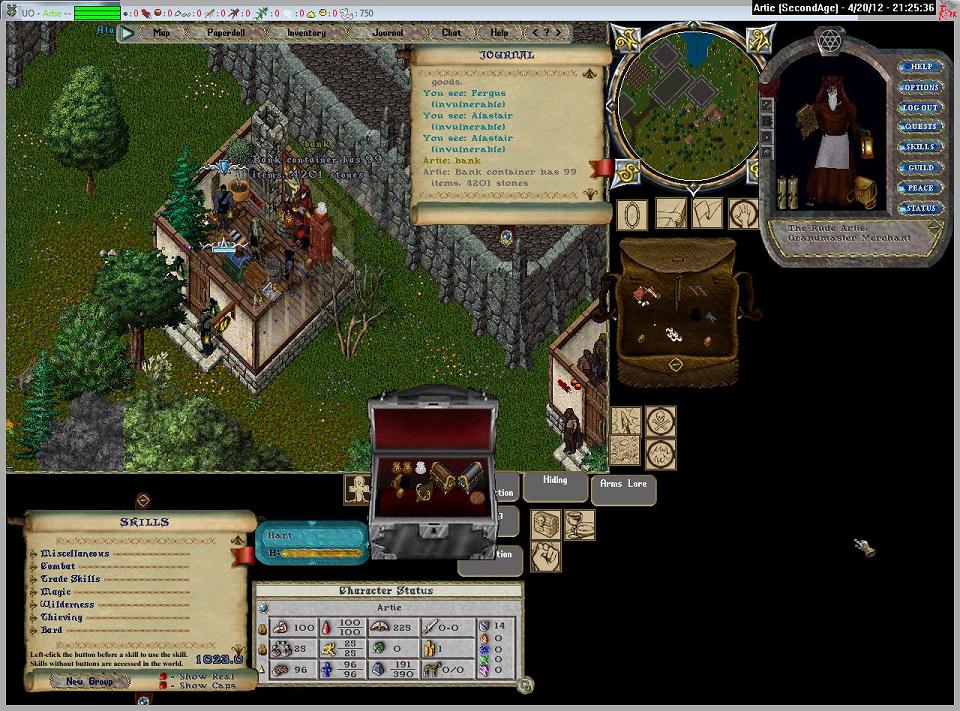
Task: Open the Journal from the menu bar
Action: pyautogui.click(x=387, y=33)
